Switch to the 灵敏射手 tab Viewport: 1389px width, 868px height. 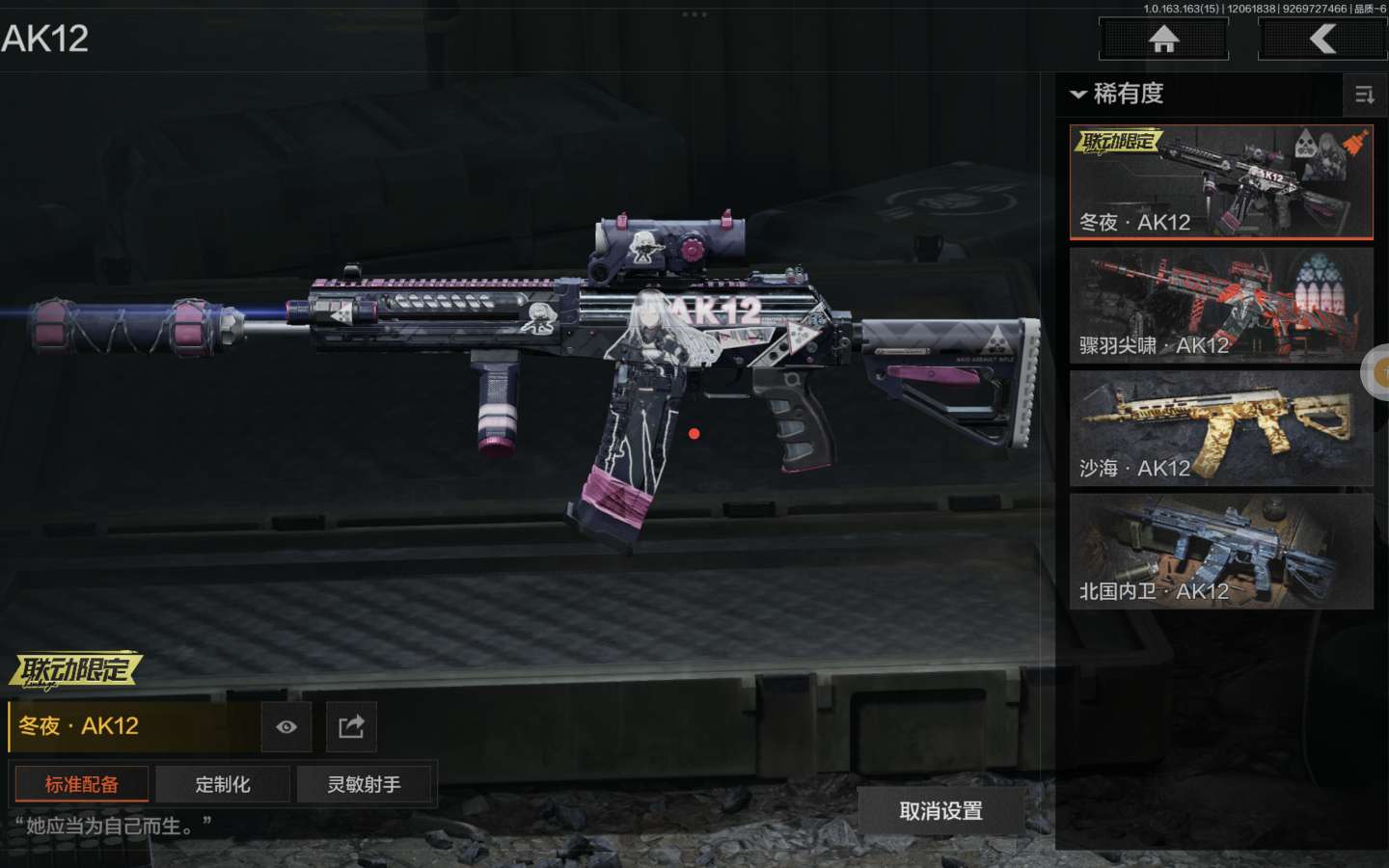(x=365, y=784)
